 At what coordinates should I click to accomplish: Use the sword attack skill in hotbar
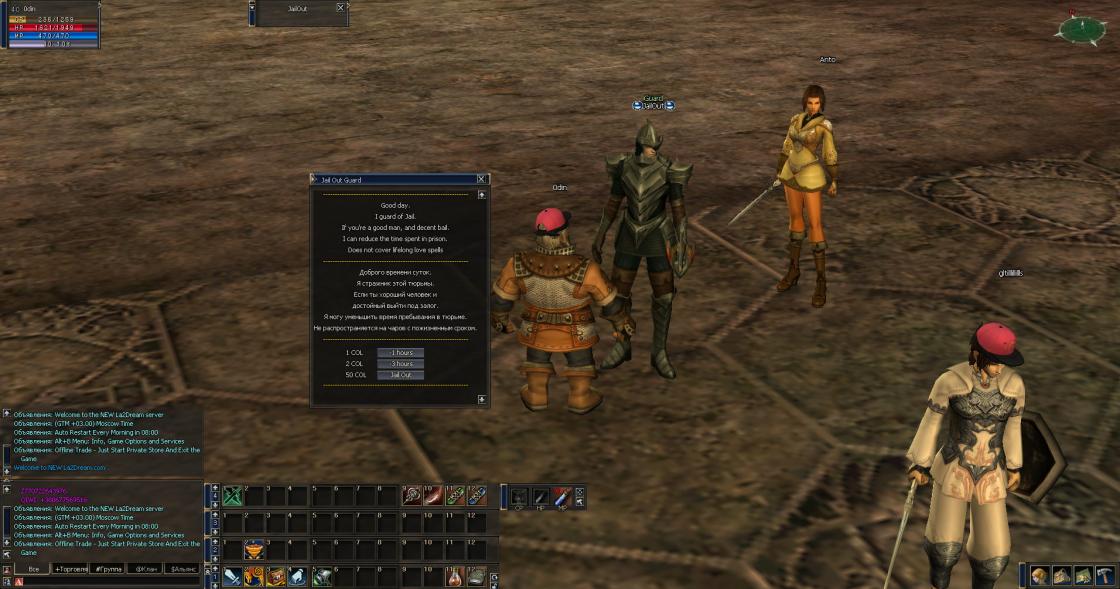point(233,576)
